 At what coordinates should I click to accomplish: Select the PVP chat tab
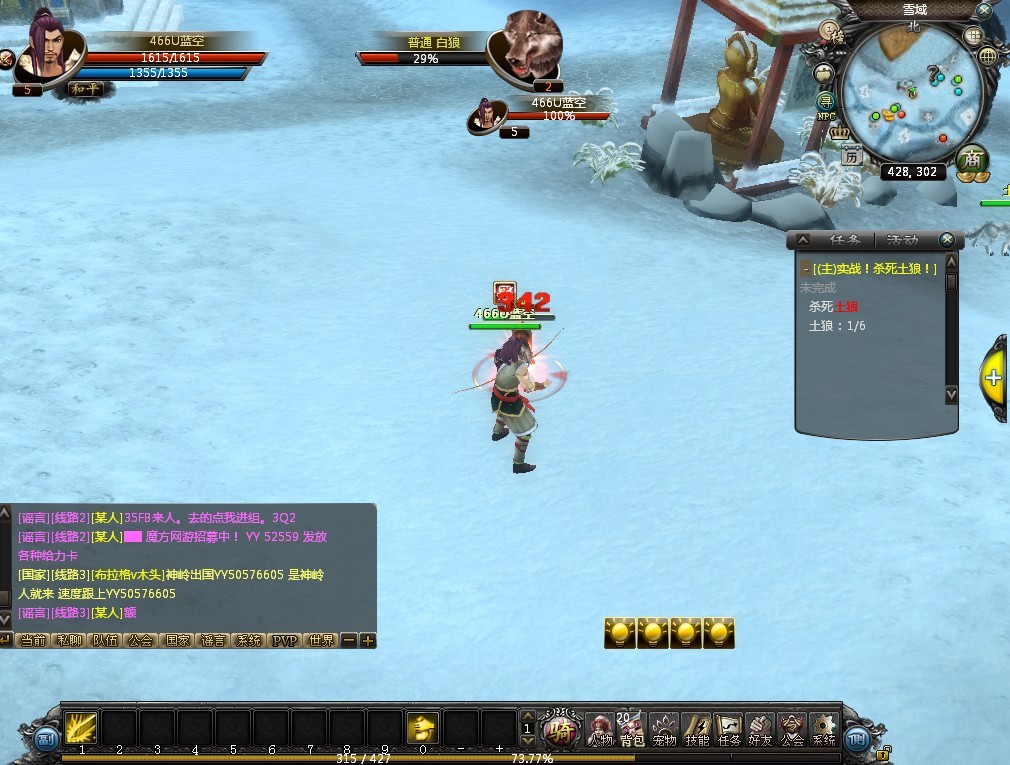[x=285, y=640]
